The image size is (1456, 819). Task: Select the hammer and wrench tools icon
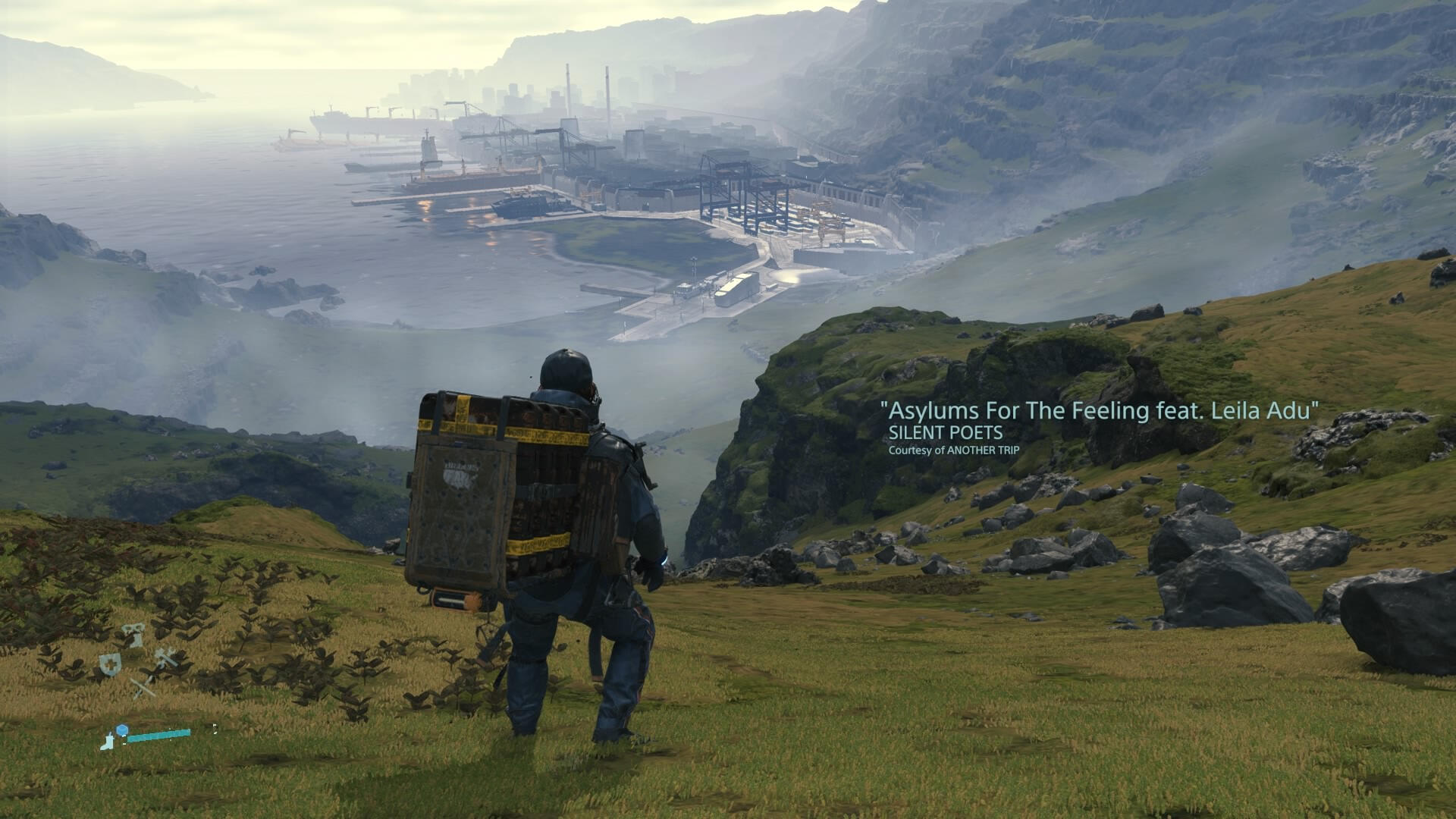[165, 657]
